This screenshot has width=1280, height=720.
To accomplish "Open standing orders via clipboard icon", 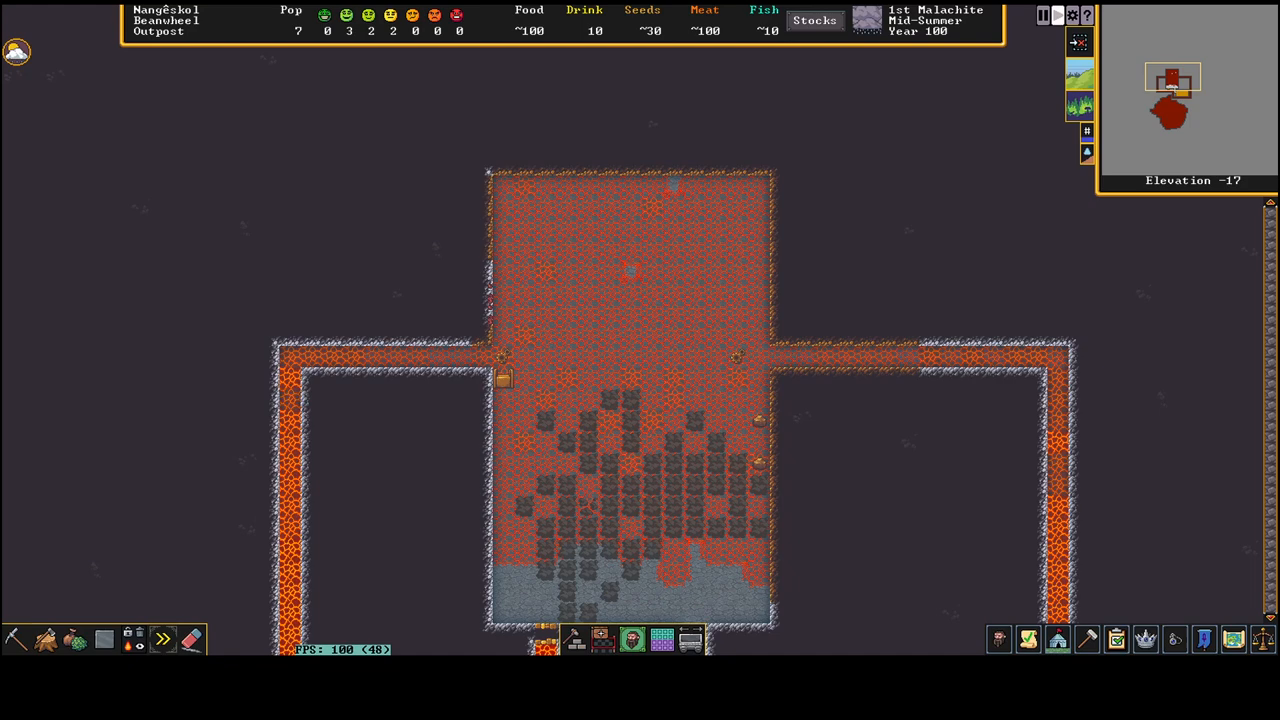I will pyautogui.click(x=1116, y=639).
